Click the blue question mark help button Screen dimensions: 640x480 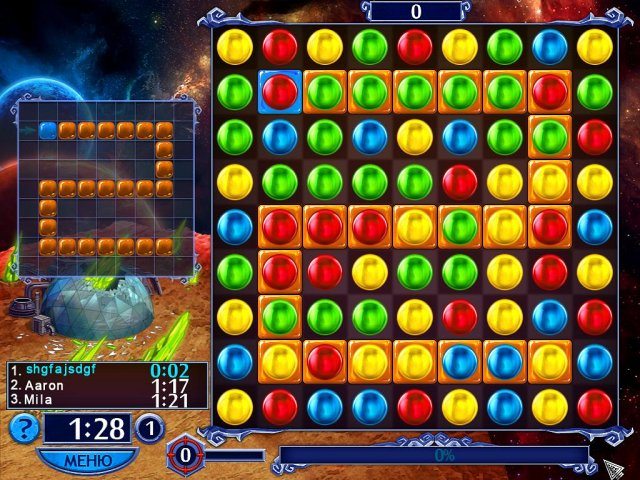pos(24,428)
